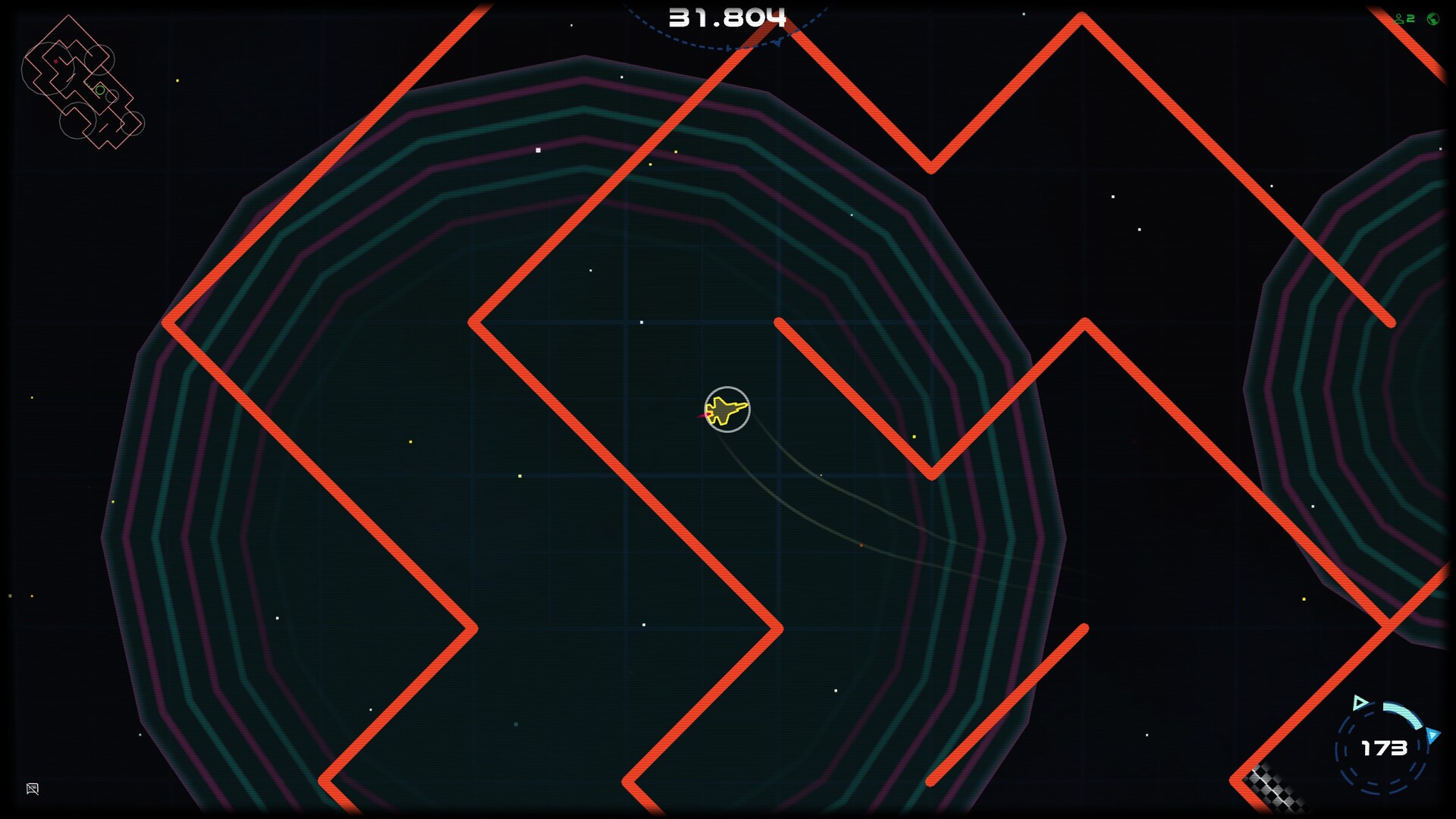Click the green globe icon top-right

pos(1433,18)
